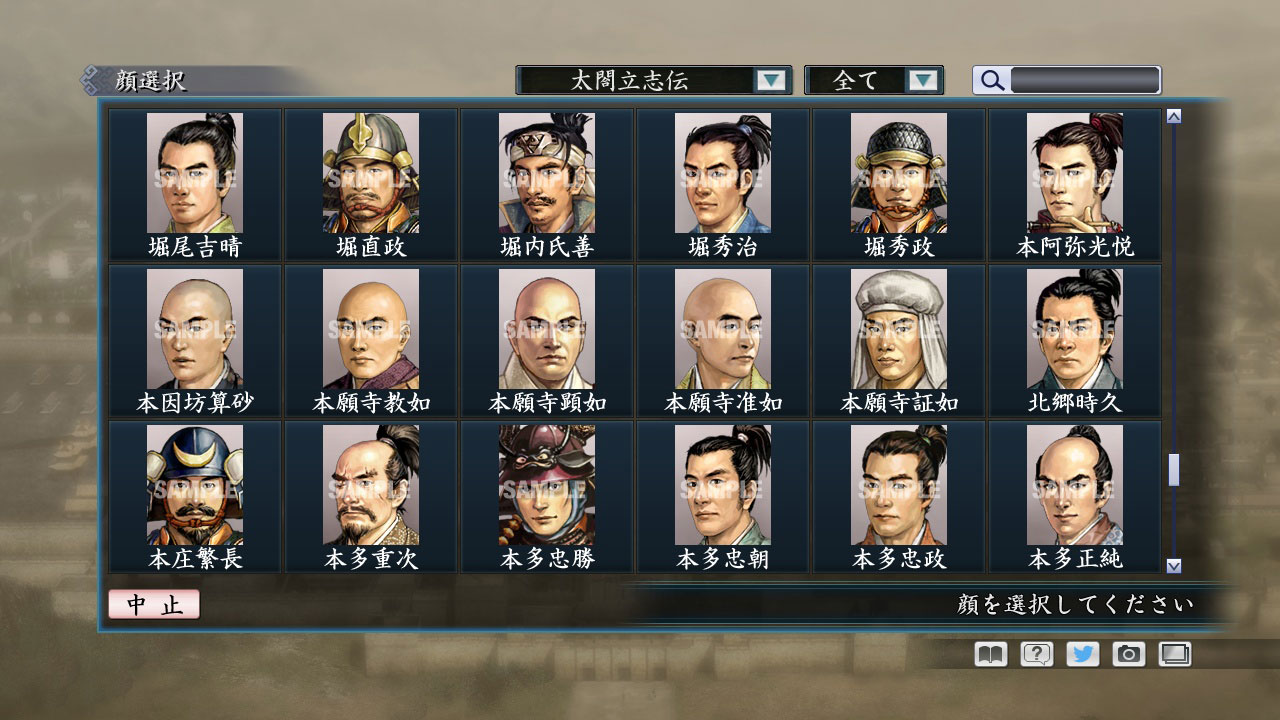
Task: Click the help question mark icon
Action: (1037, 654)
